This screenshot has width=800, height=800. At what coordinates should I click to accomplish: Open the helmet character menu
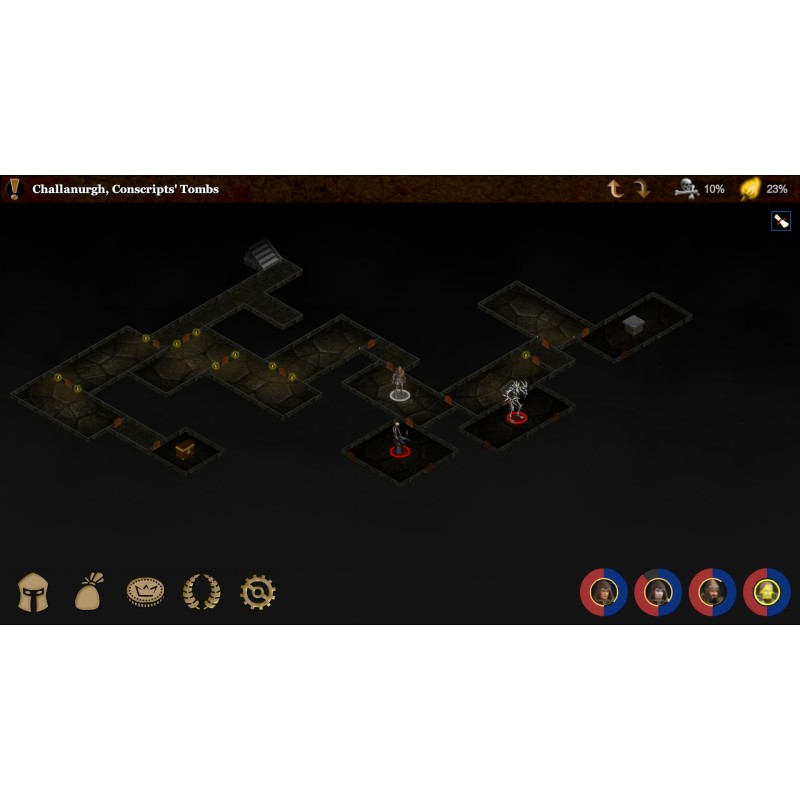point(33,592)
